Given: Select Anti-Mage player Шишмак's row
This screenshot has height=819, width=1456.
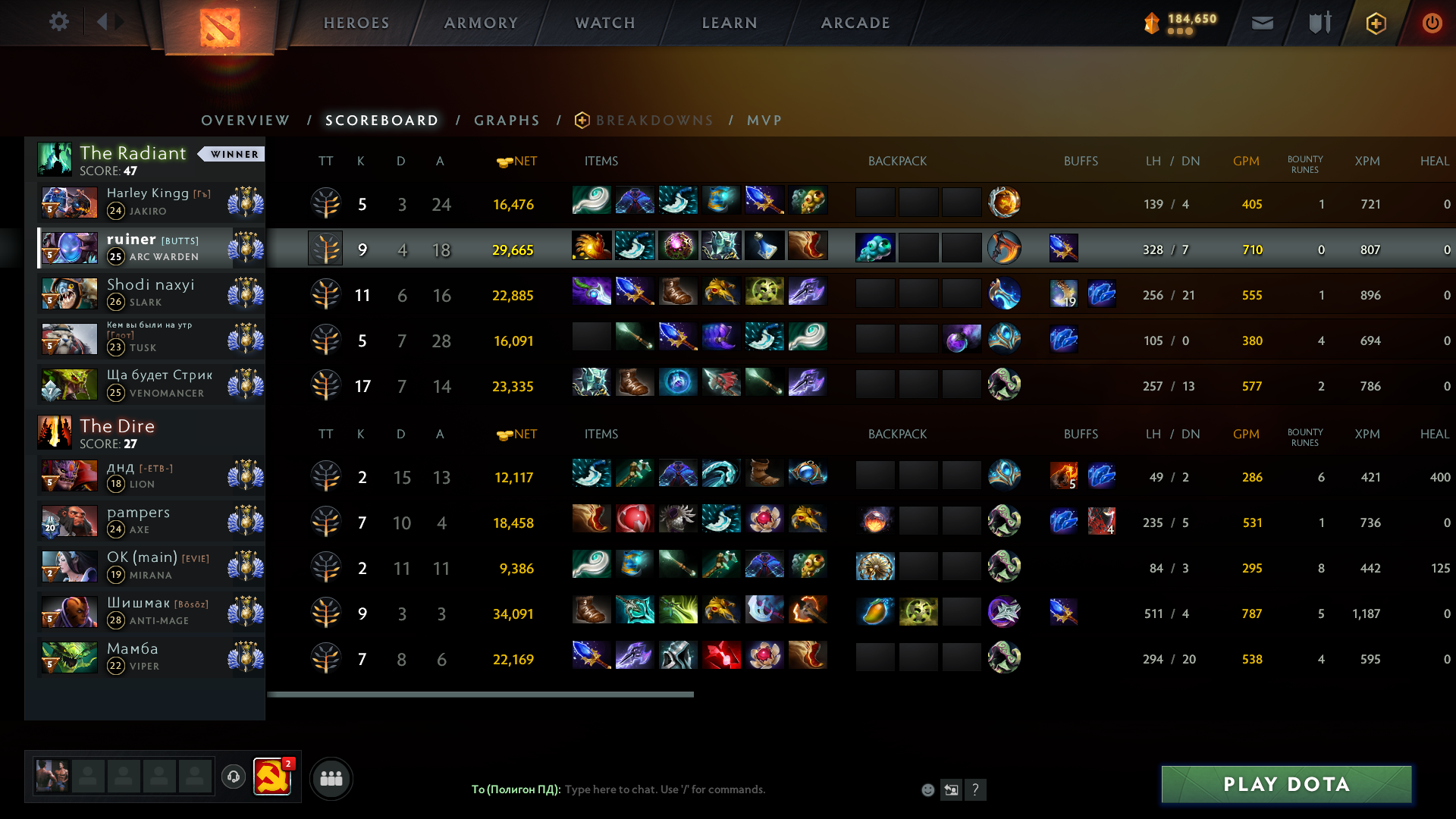Looking at the screenshot, I should [152, 612].
